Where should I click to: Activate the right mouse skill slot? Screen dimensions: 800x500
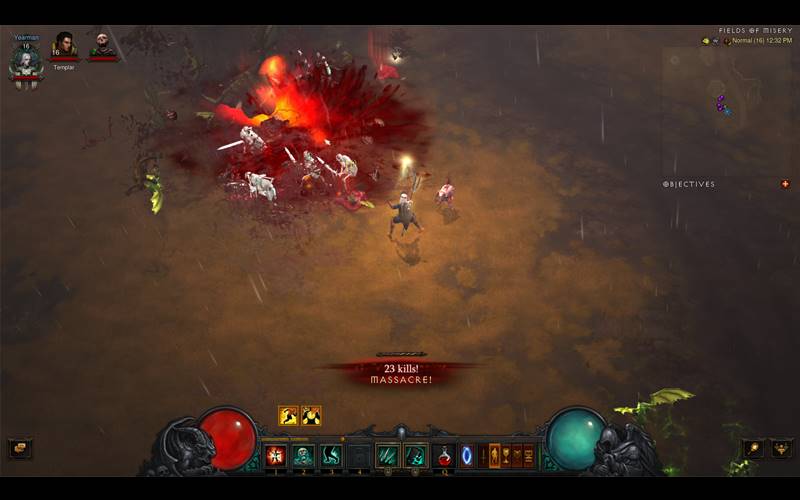415,456
